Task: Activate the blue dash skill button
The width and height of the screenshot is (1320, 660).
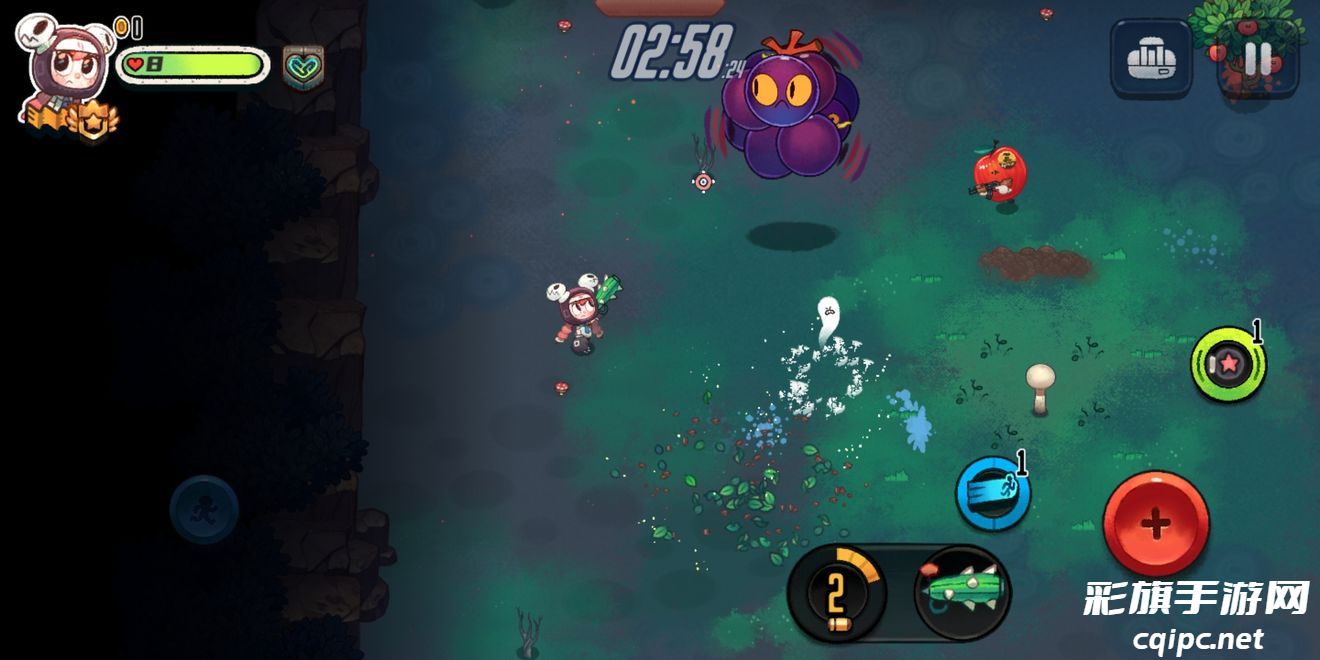Action: (x=992, y=493)
